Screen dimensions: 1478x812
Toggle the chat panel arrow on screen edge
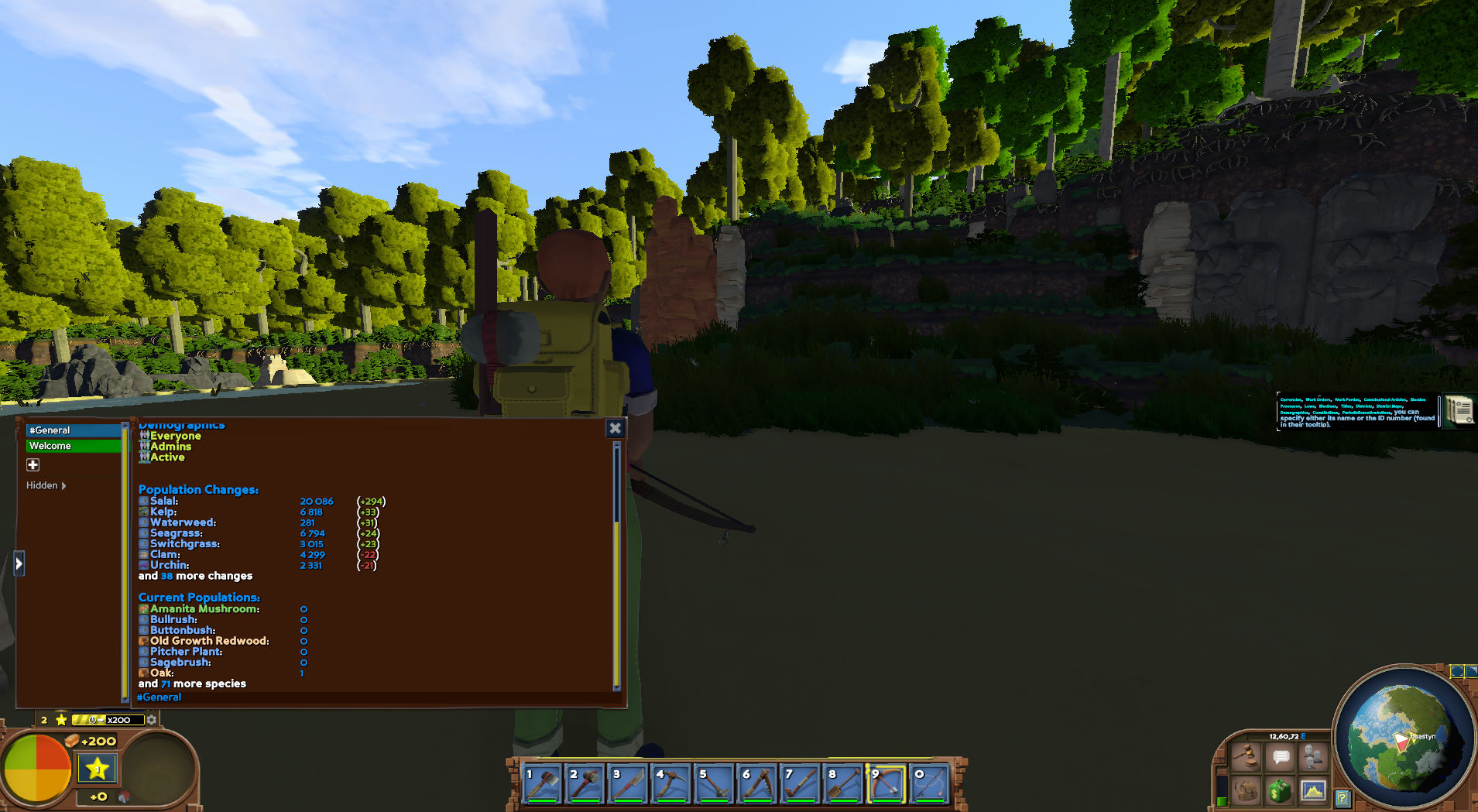19,563
